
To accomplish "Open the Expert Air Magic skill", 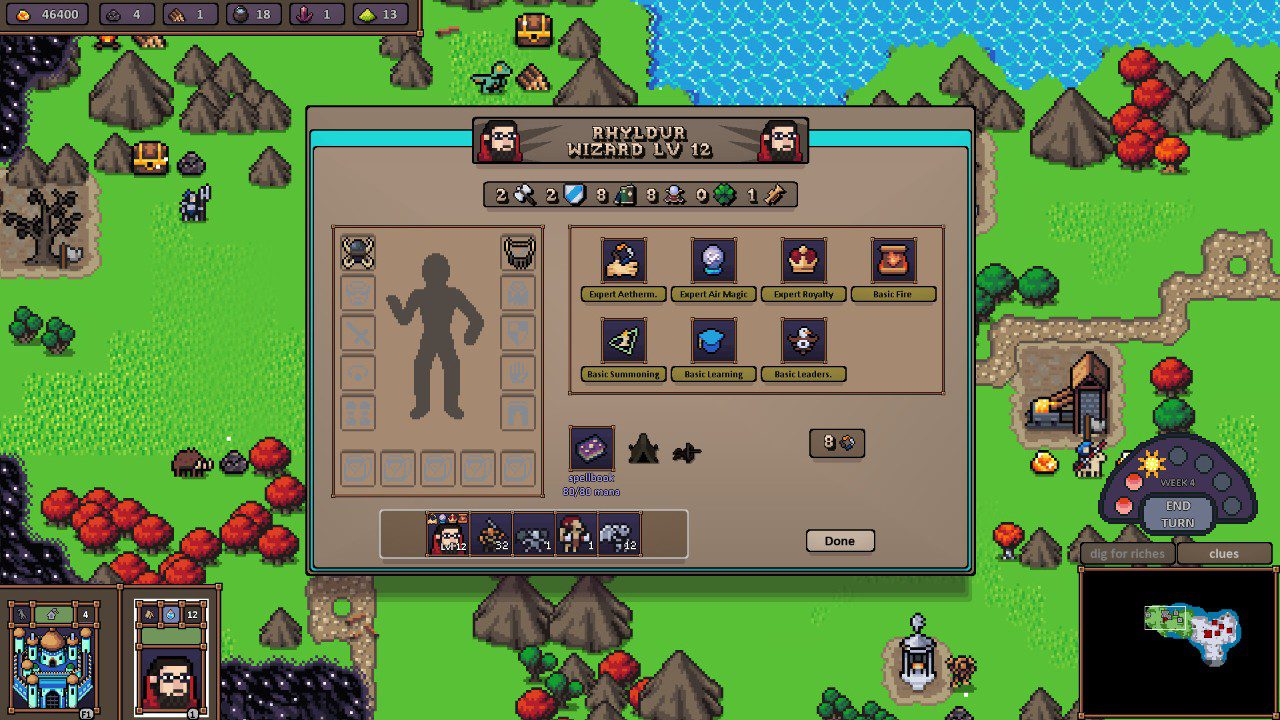I will point(712,259).
